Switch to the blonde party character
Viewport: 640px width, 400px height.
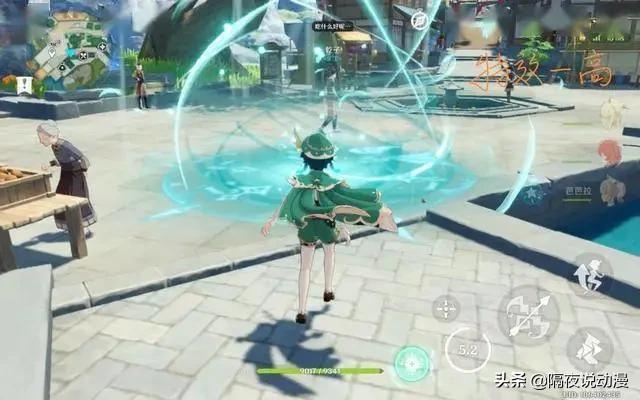[x=610, y=114]
